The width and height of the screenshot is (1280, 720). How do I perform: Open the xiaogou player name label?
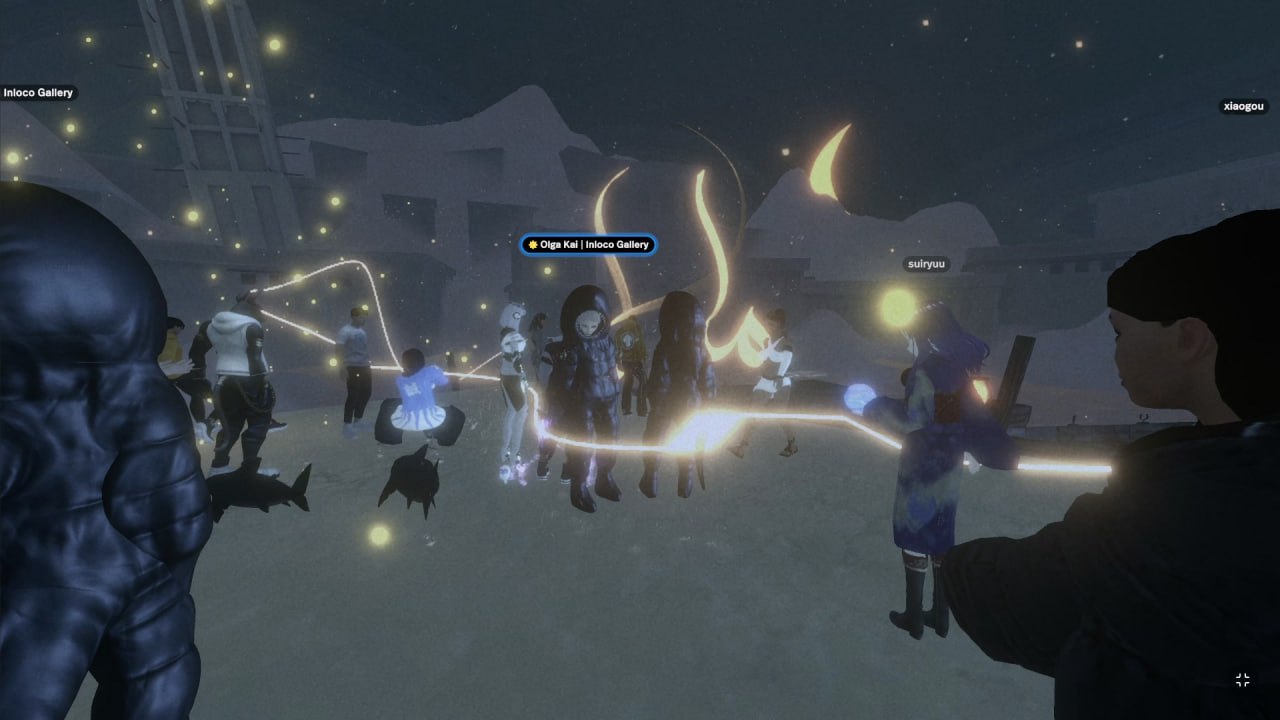tap(1244, 106)
